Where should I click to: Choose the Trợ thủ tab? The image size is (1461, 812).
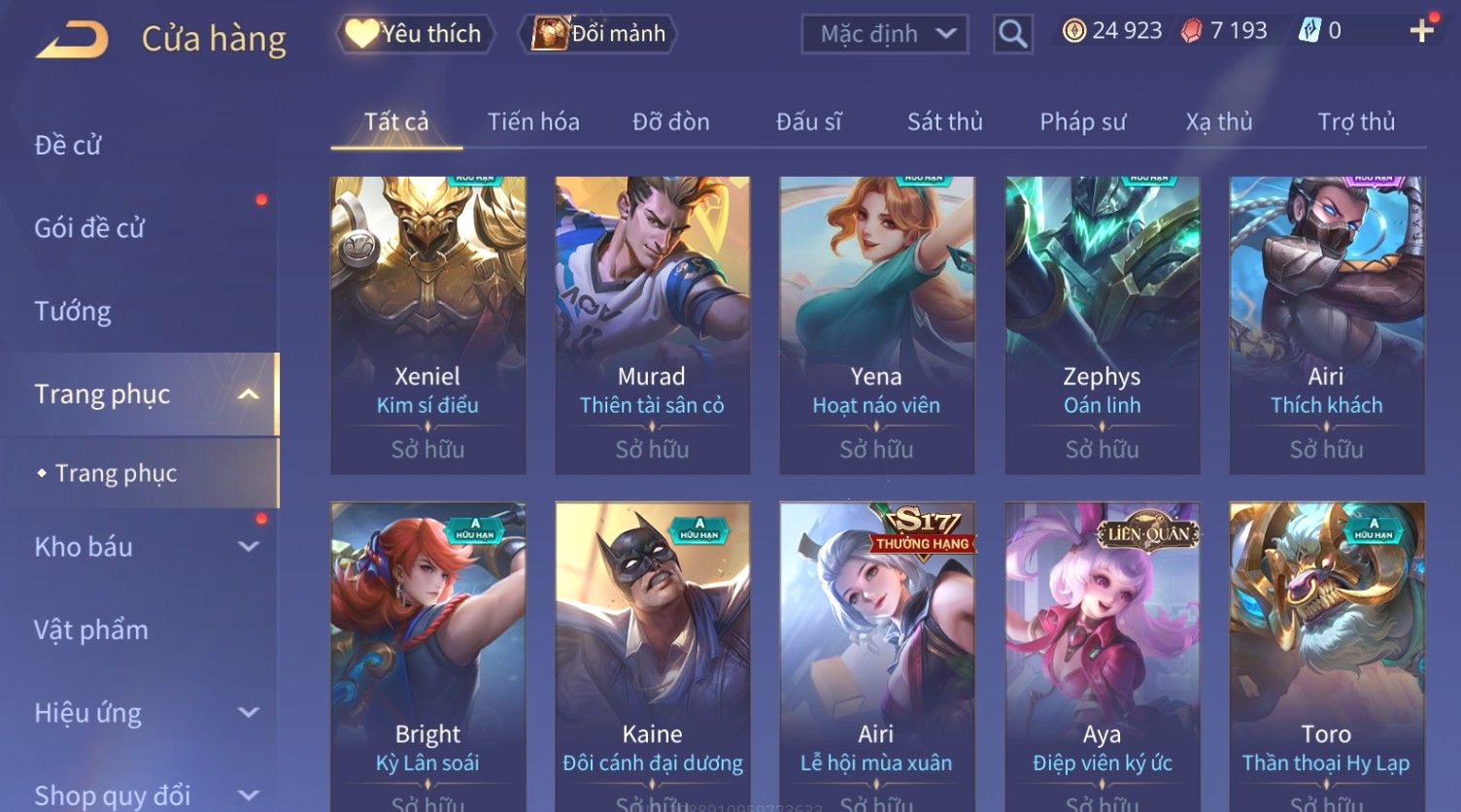pyautogui.click(x=1355, y=122)
